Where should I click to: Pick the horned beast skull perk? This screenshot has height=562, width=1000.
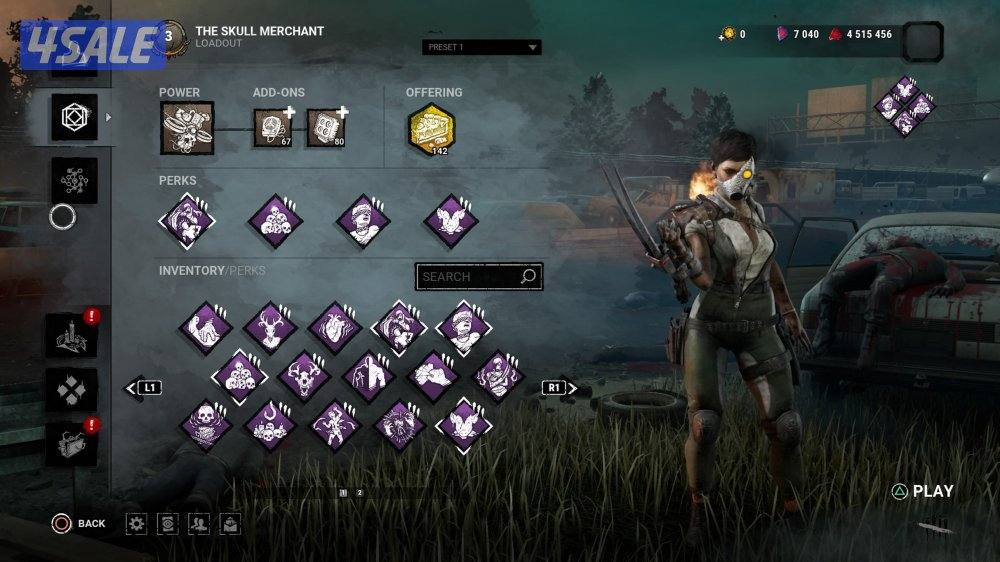click(x=303, y=376)
